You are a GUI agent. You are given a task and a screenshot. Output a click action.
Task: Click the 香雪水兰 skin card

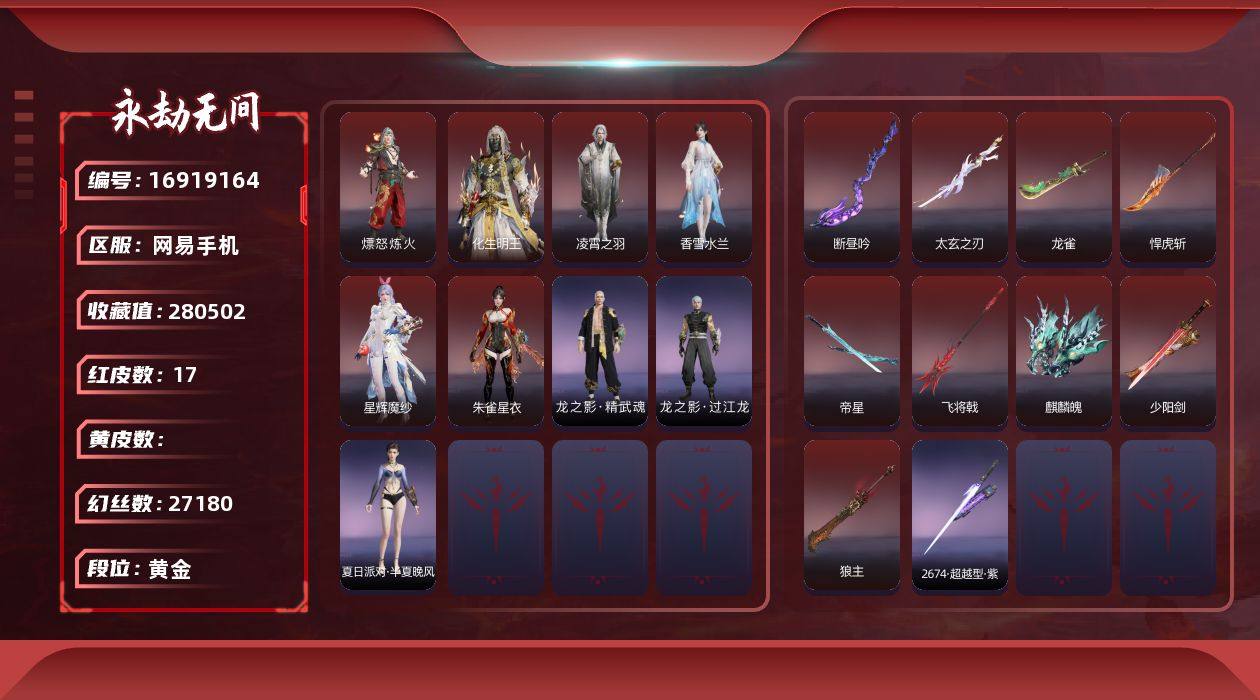tap(704, 186)
